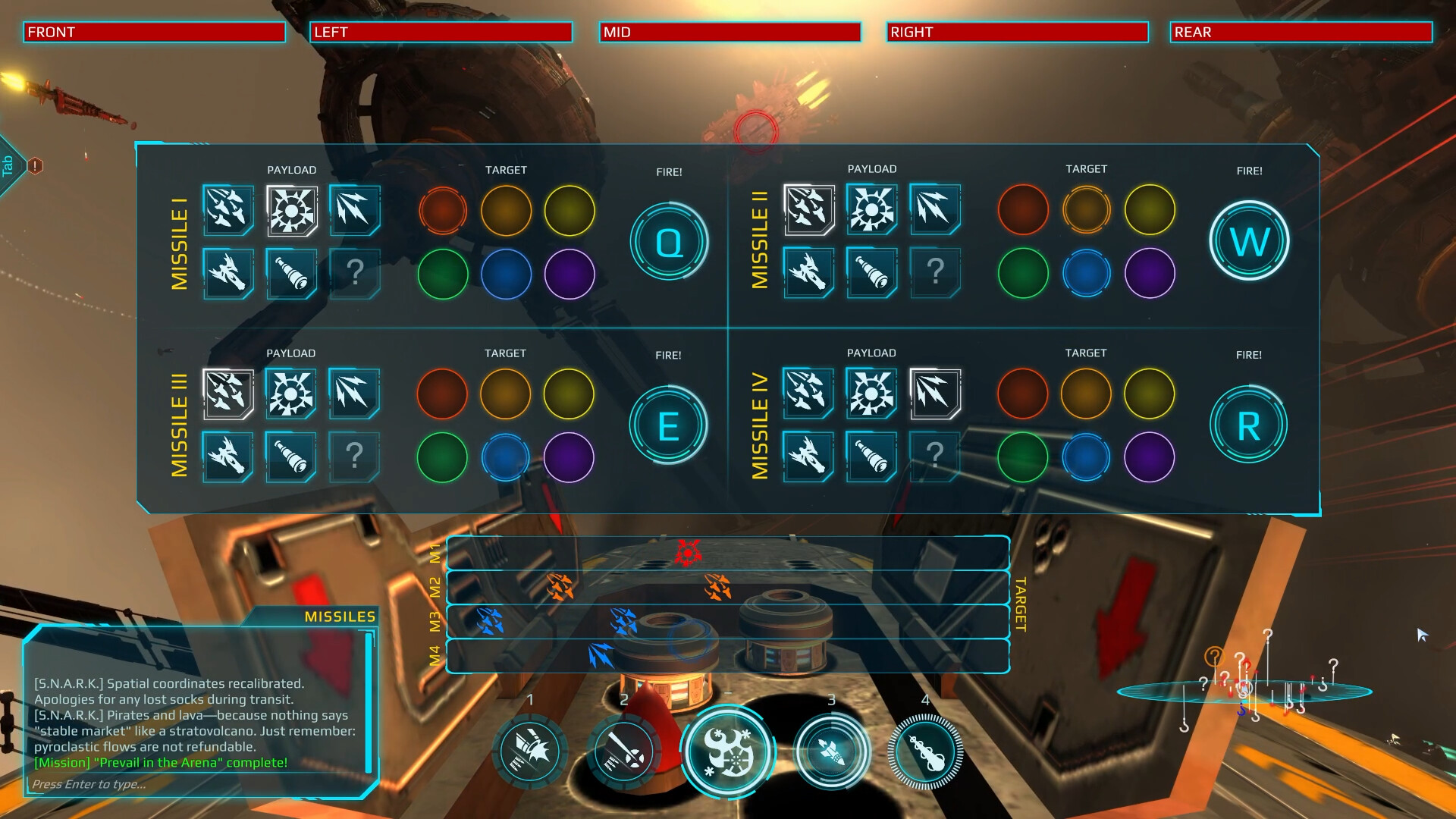The width and height of the screenshot is (1456, 819).
Task: Pick the dragon-head payload for Missile IV
Action: pos(808,457)
